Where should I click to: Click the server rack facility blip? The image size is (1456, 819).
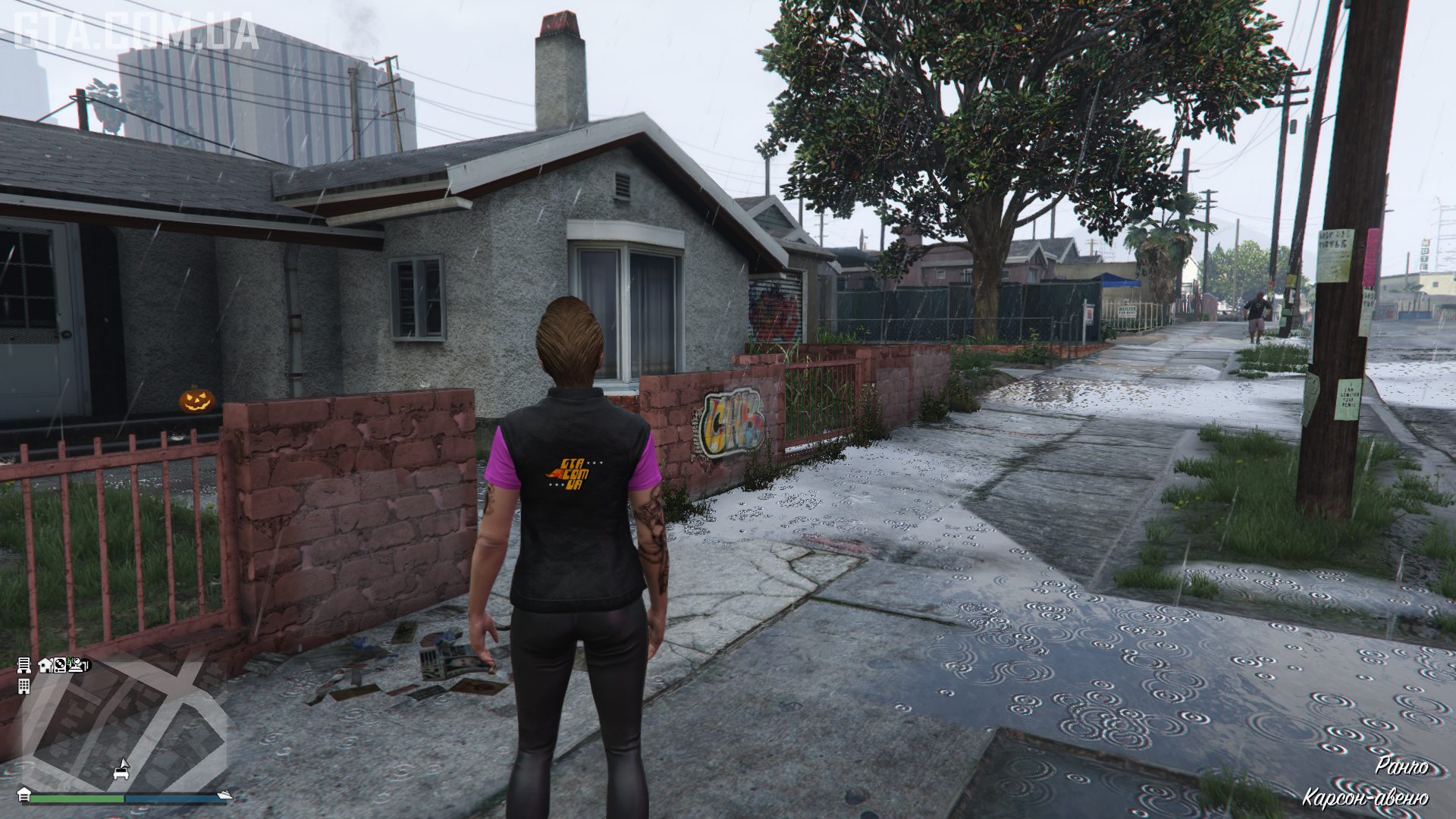click(24, 665)
